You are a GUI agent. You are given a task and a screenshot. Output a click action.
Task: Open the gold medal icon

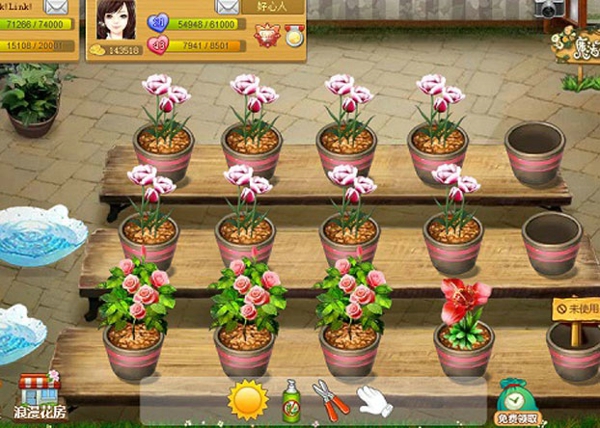pyautogui.click(x=293, y=37)
